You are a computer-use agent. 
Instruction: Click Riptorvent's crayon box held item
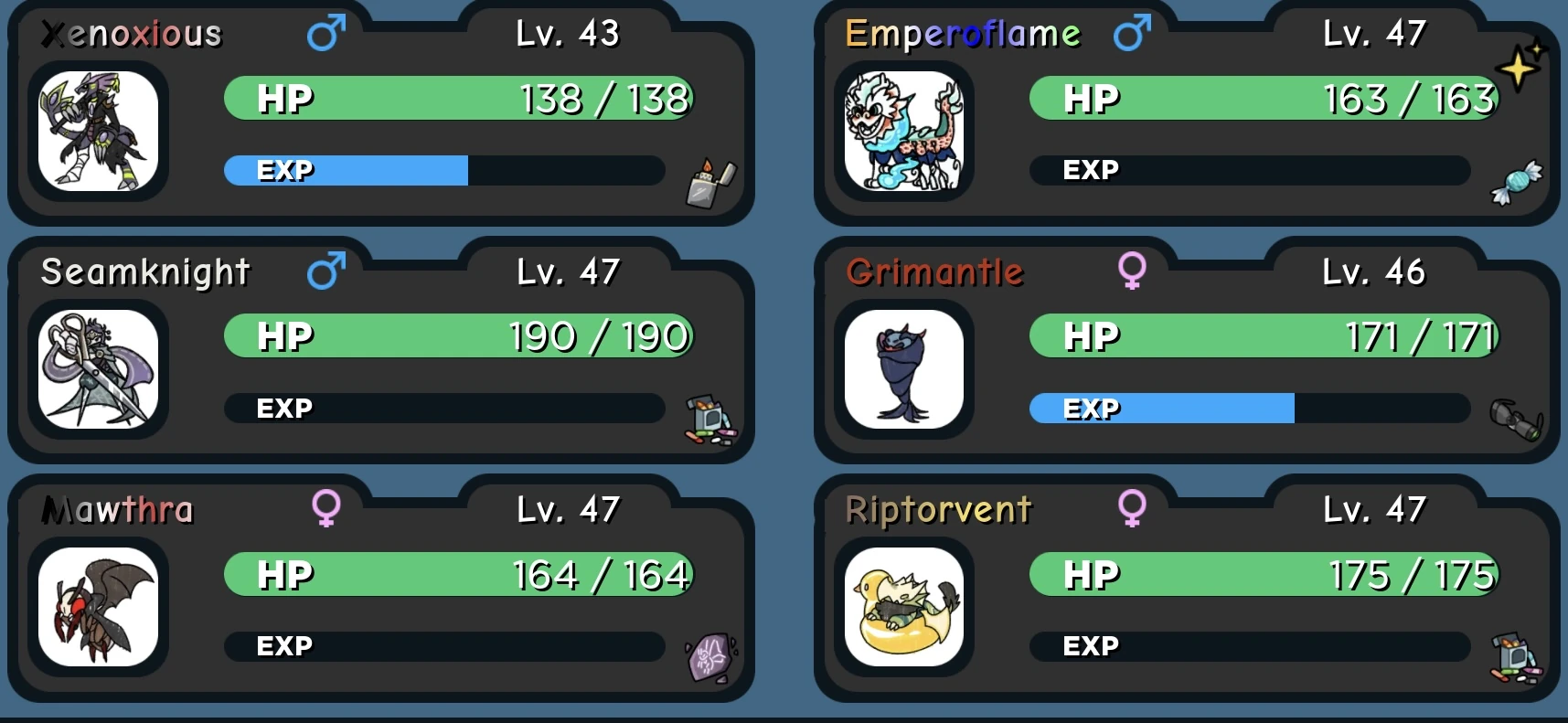1513,656
